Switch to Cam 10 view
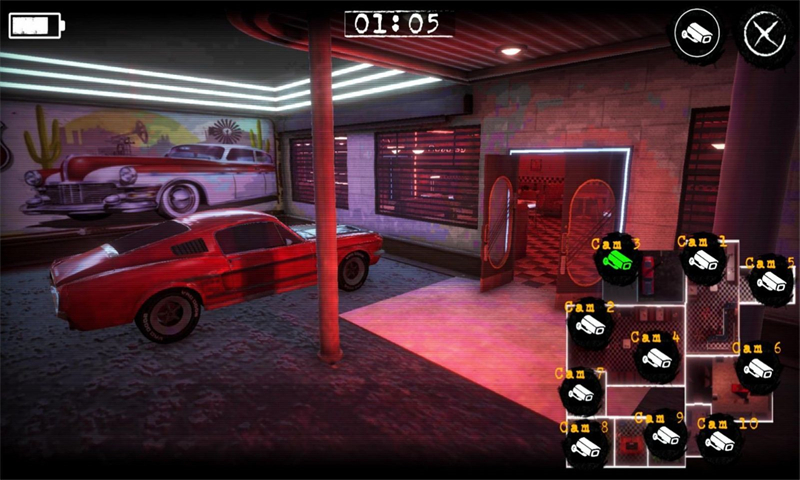 point(719,440)
